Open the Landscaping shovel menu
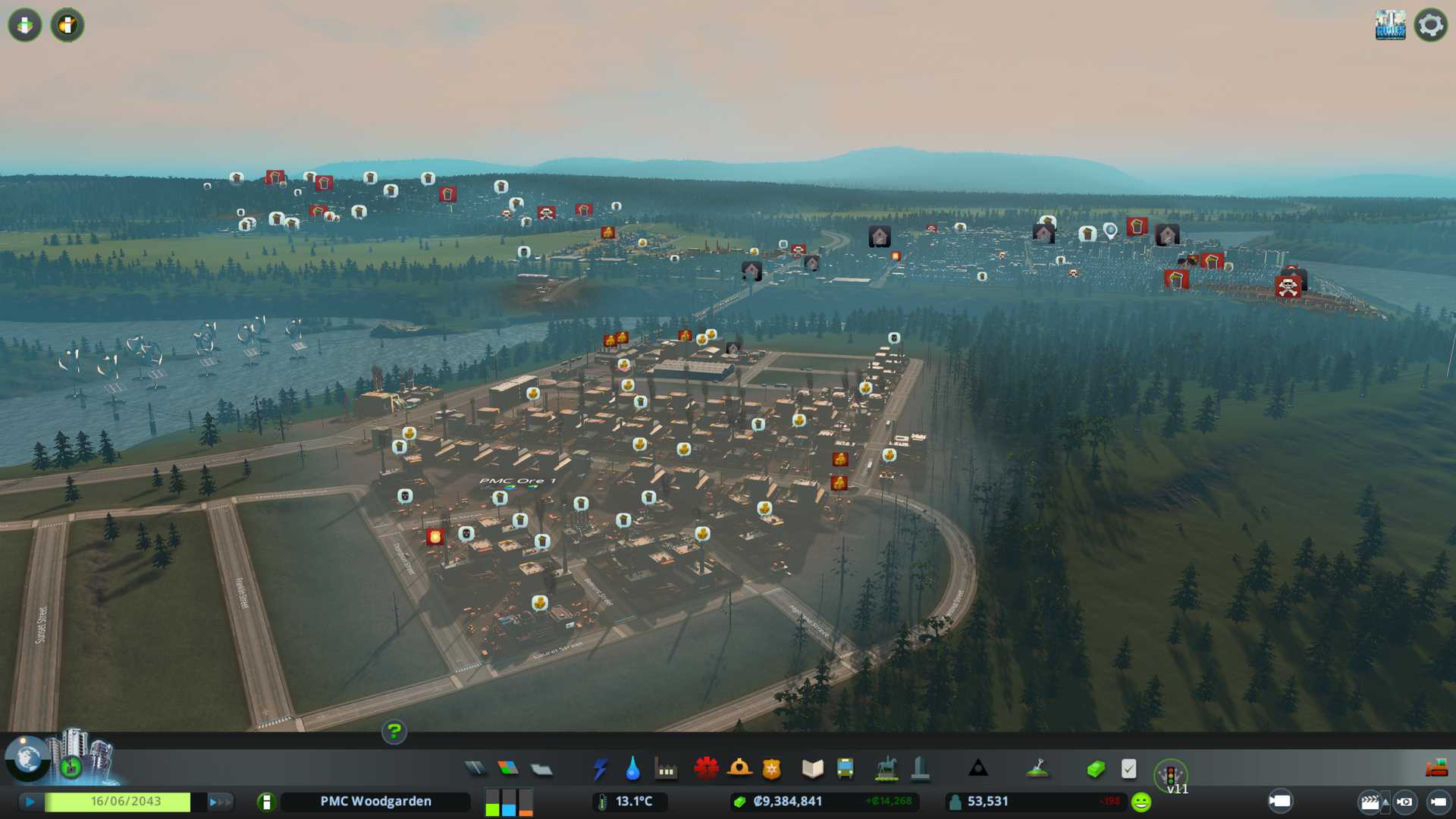 pos(1037,769)
